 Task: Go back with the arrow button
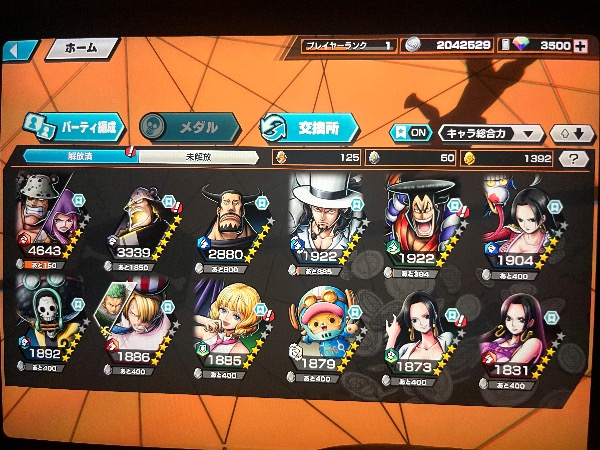pos(22,49)
